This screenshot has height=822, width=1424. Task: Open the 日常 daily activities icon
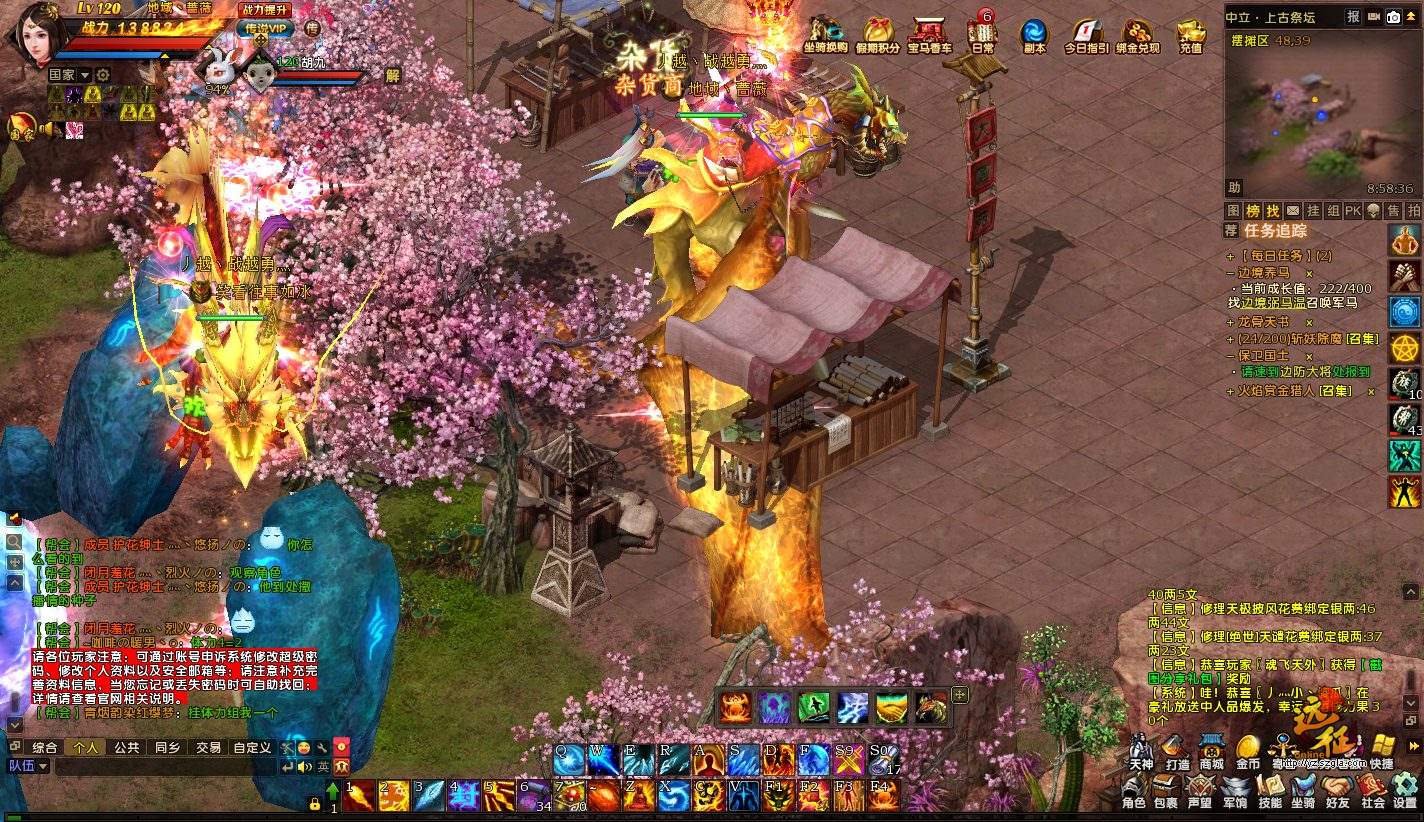pos(982,33)
